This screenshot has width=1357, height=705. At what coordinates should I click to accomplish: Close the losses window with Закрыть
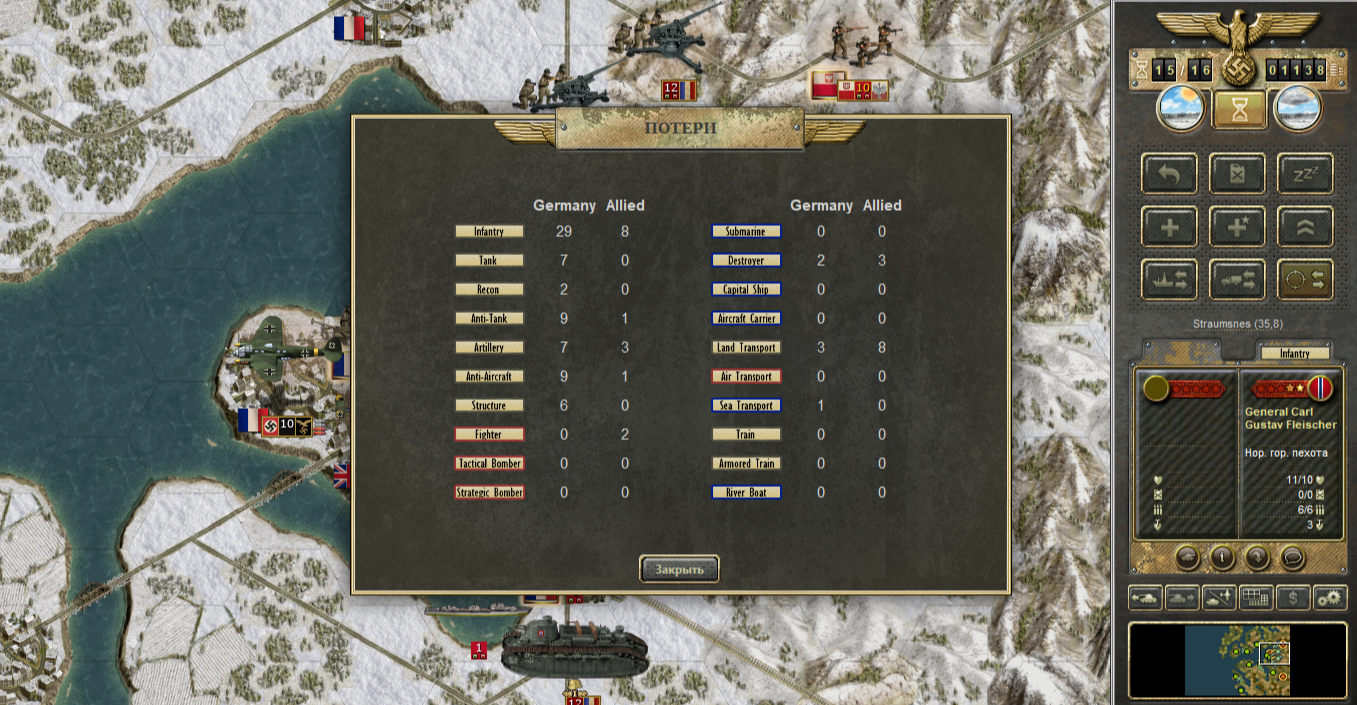pyautogui.click(x=679, y=569)
